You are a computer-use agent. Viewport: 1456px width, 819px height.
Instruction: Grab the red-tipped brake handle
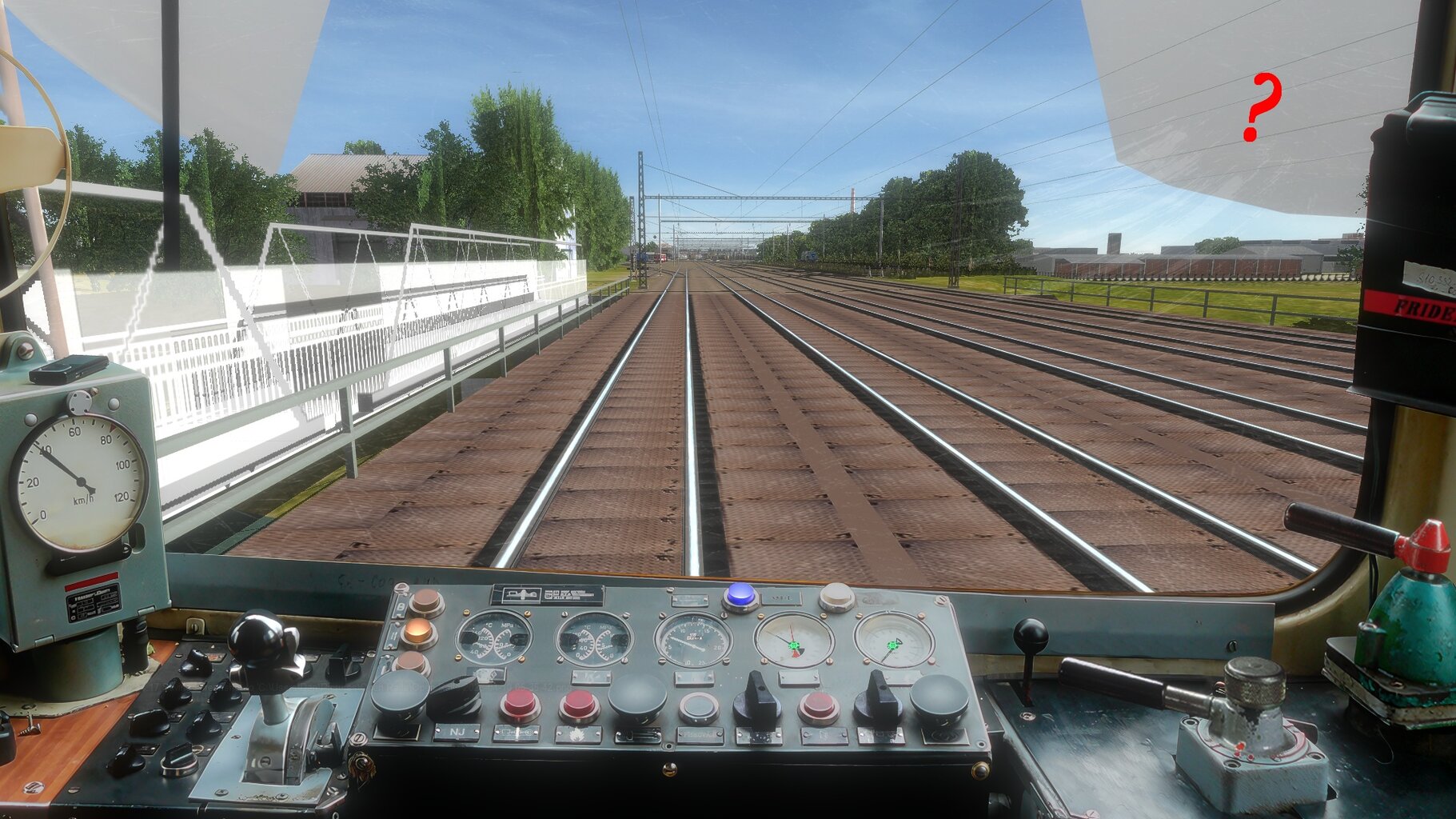pos(1425,546)
